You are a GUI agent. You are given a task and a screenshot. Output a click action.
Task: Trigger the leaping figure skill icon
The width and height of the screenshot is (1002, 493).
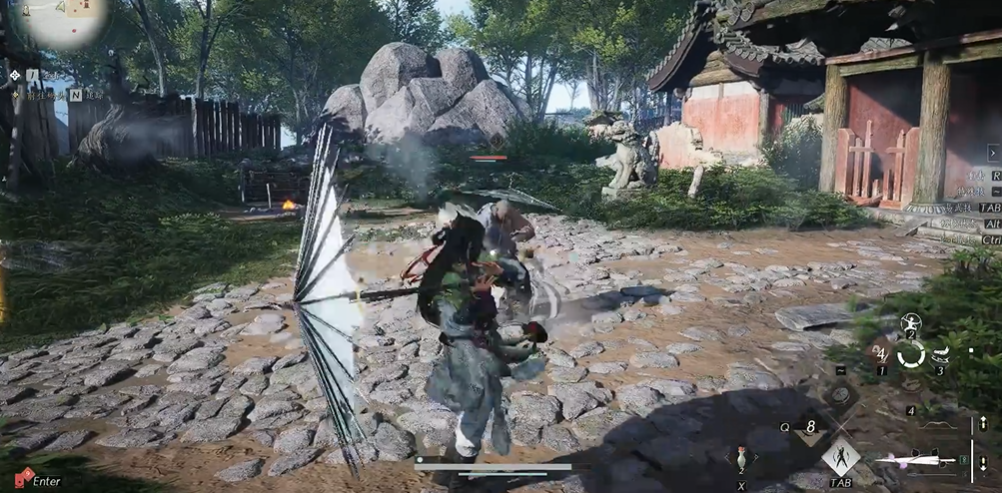(x=911, y=323)
